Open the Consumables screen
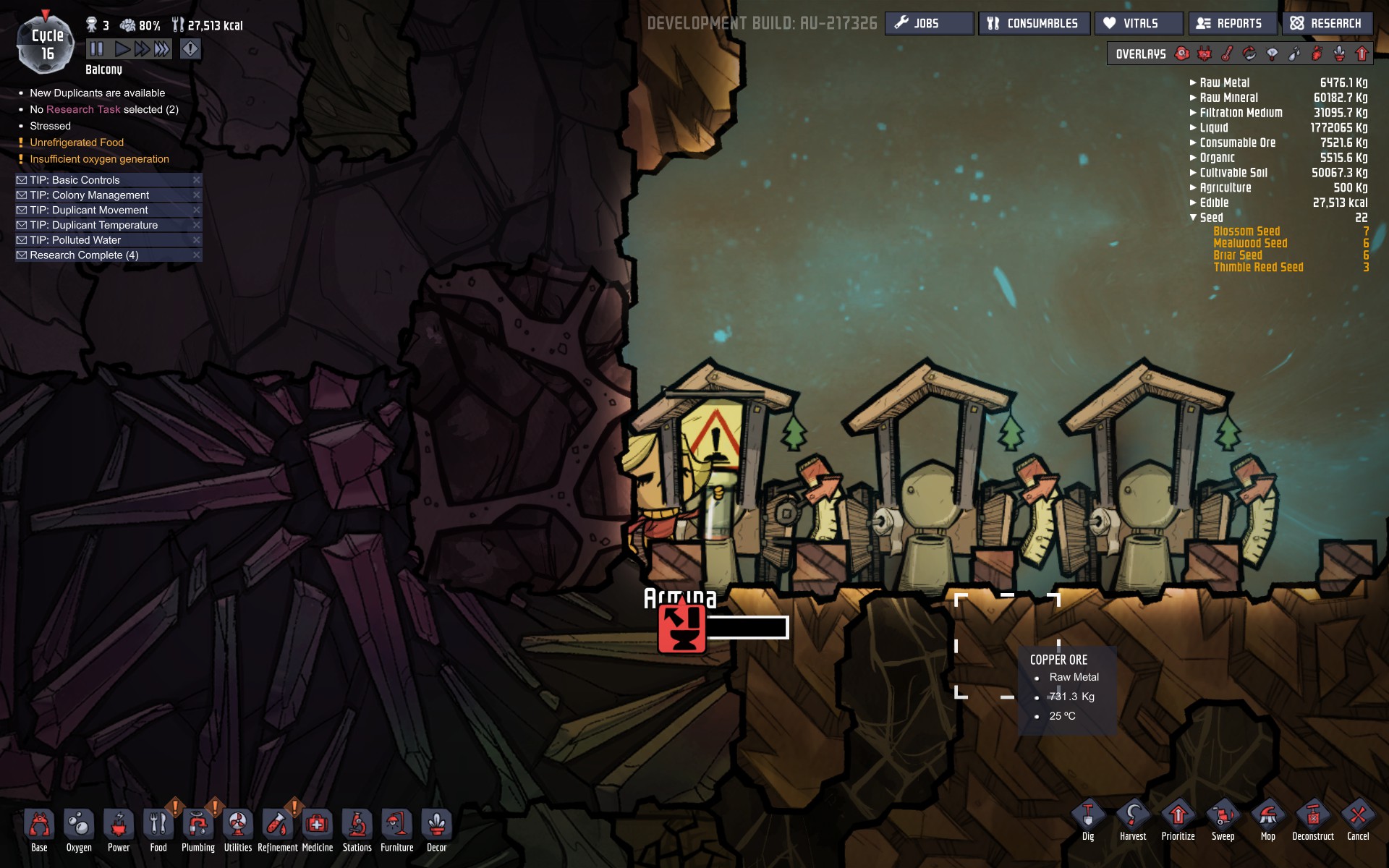The image size is (1389, 868). (x=1033, y=23)
